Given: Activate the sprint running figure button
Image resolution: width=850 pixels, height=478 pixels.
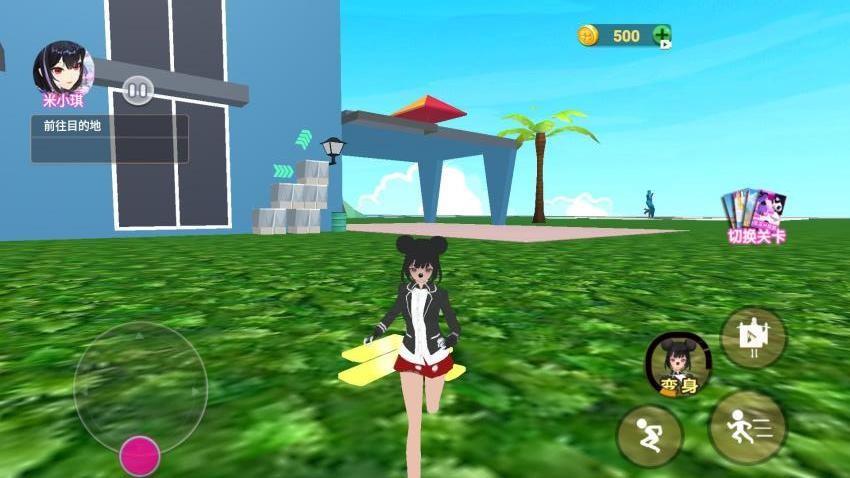Looking at the screenshot, I should tap(747, 426).
